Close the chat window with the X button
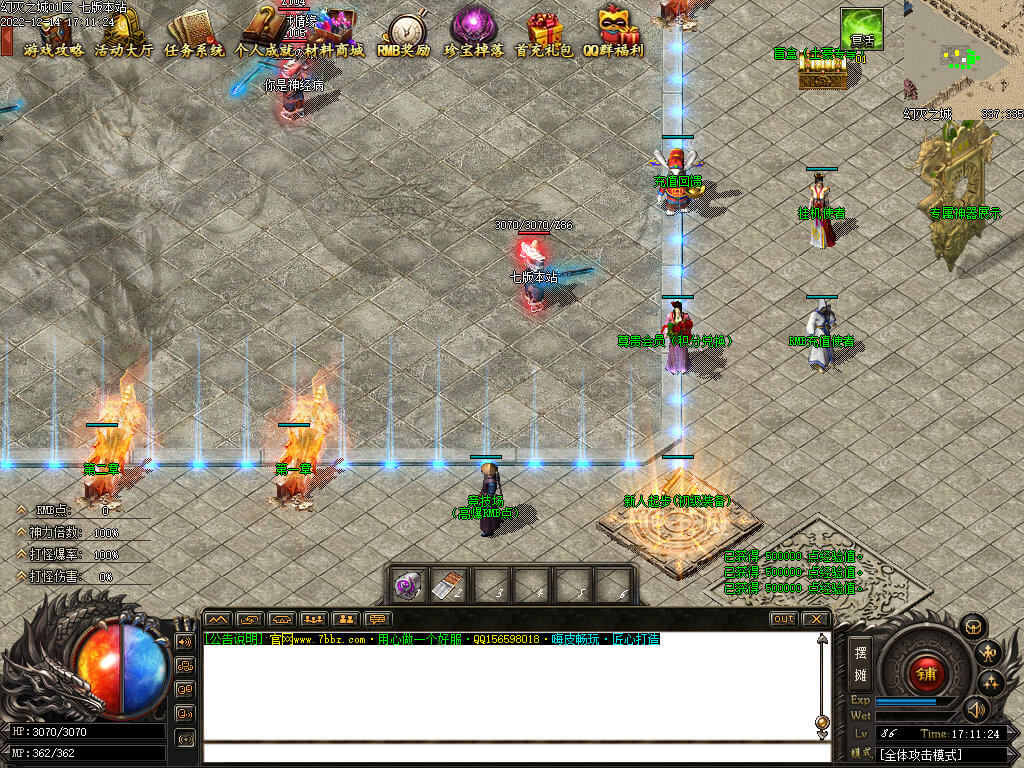1024x768 pixels. coord(816,619)
